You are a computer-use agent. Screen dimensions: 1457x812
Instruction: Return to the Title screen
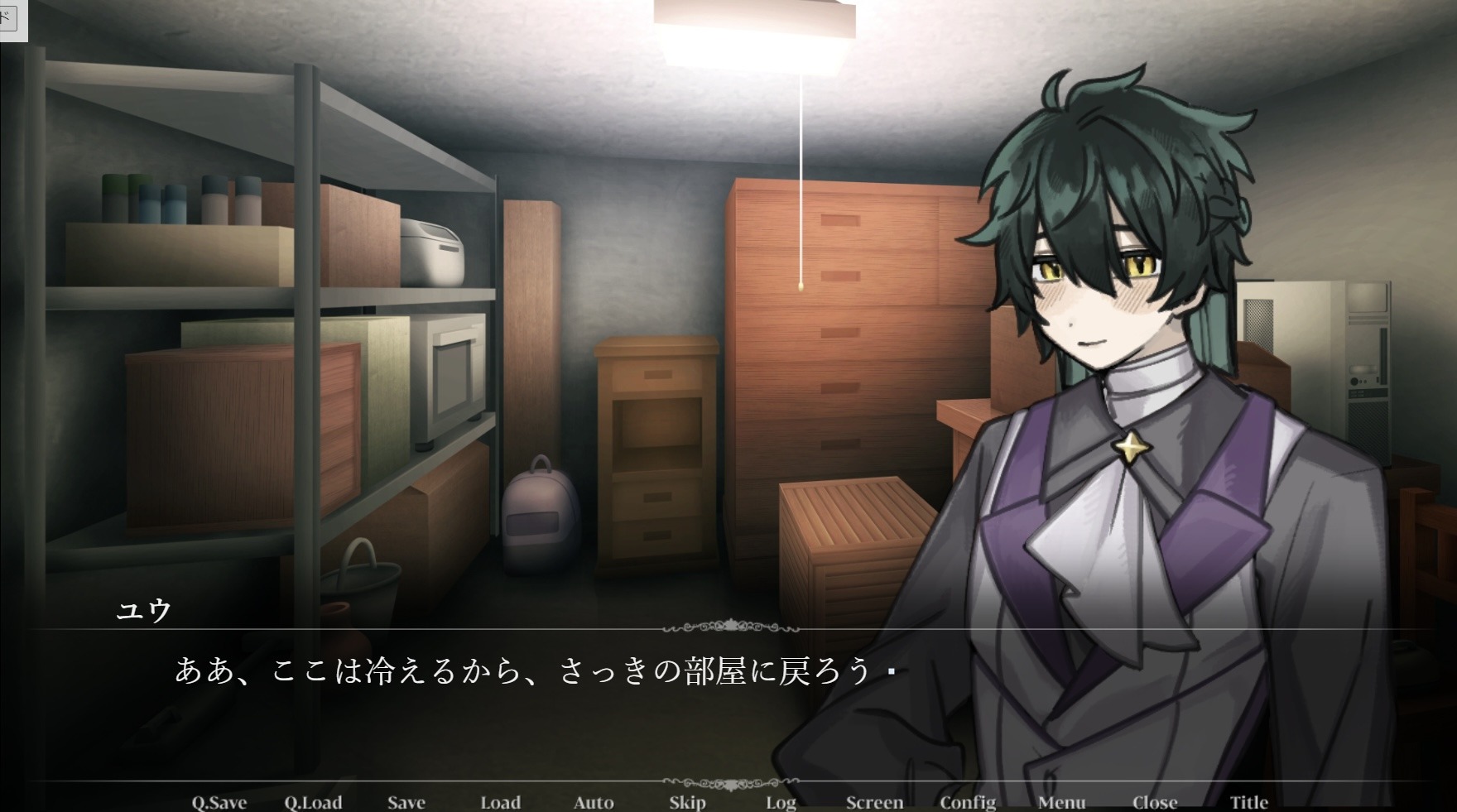[1249, 802]
